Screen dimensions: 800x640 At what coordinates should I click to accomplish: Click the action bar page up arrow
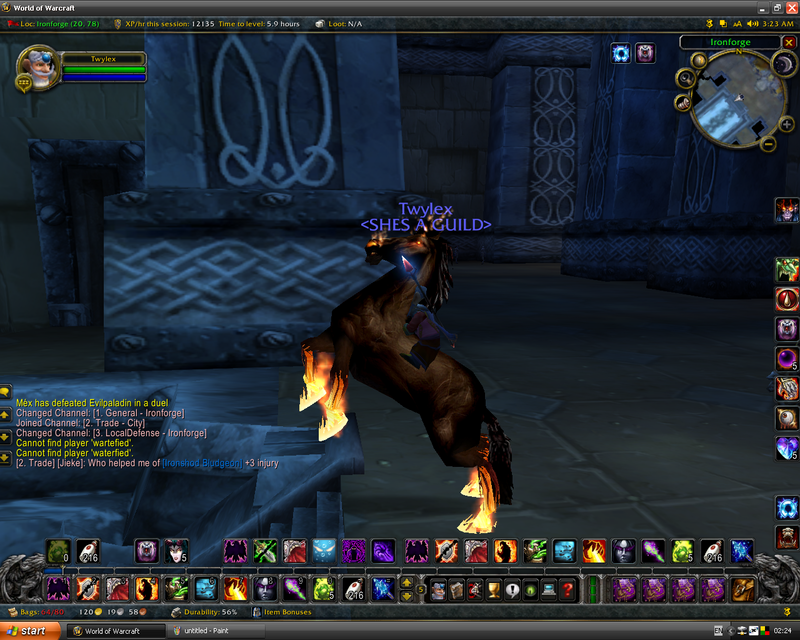407,581
